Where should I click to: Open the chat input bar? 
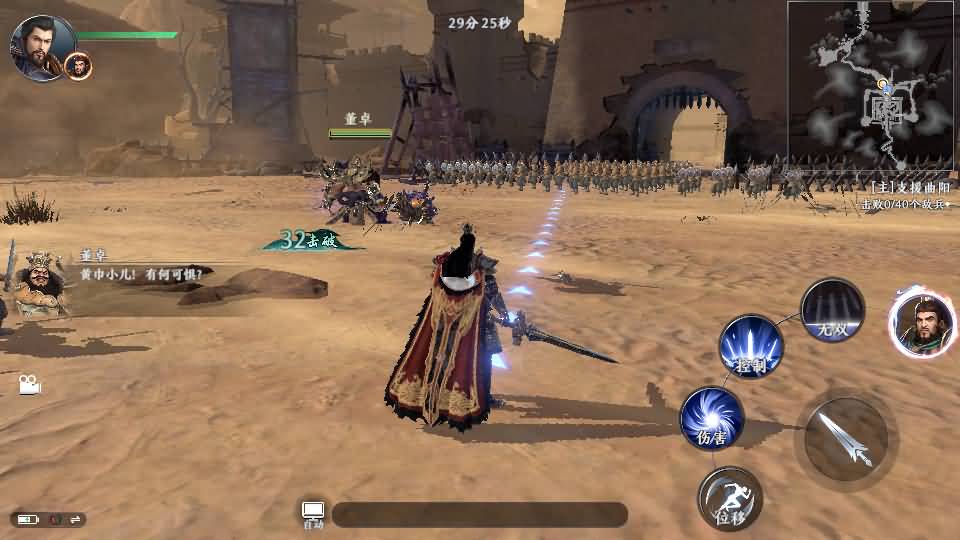480,515
